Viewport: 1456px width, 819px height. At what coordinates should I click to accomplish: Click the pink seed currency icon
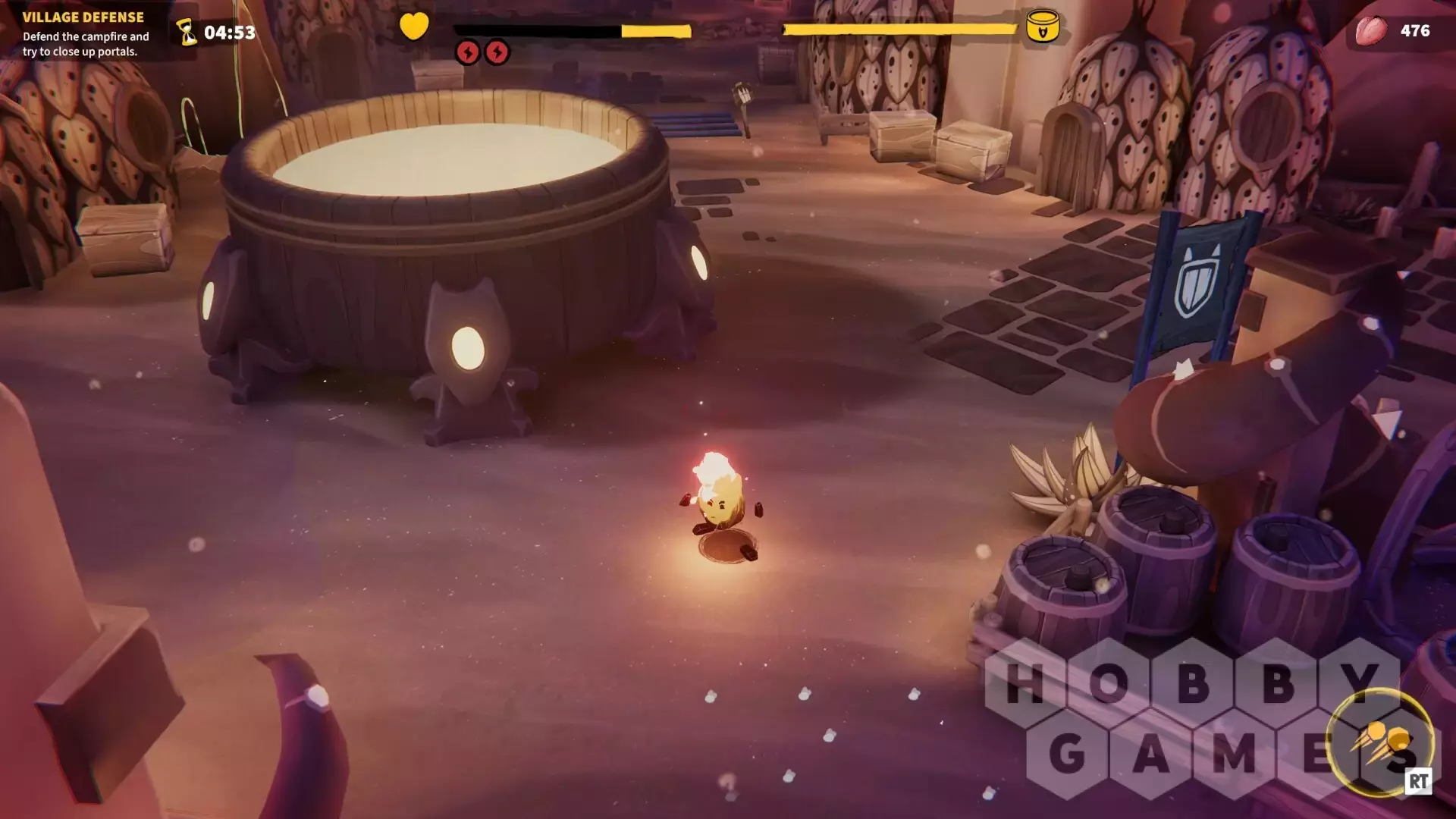1371,31
